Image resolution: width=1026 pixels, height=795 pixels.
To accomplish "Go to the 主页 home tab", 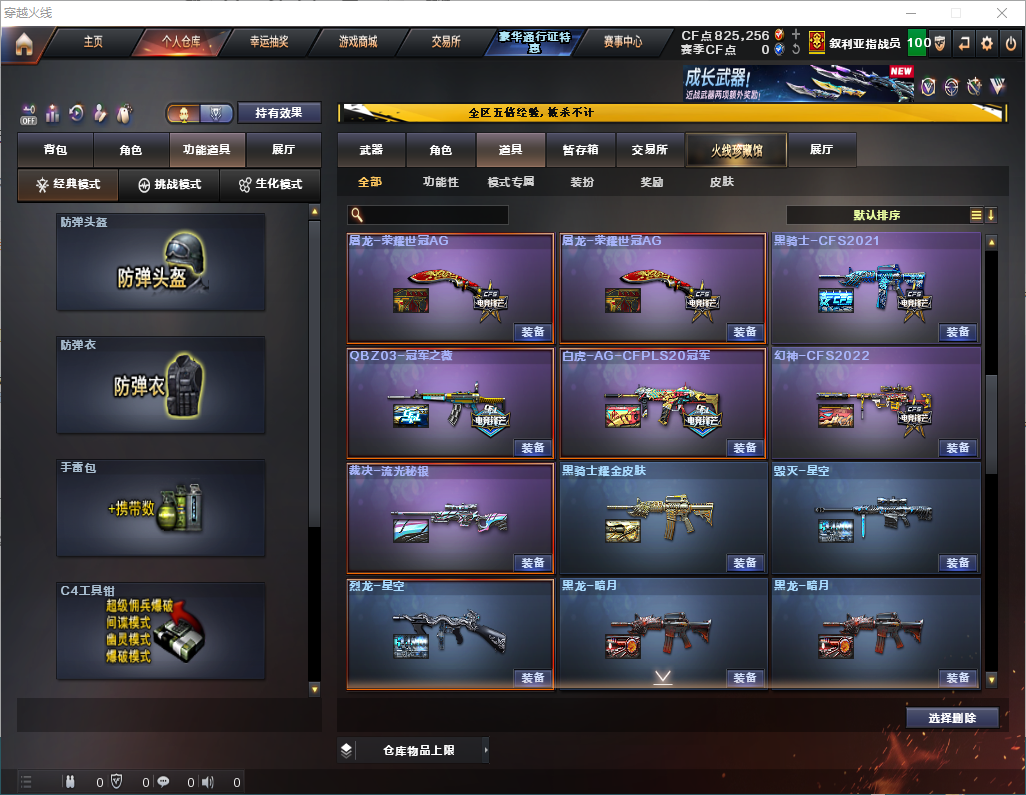I will point(93,42).
